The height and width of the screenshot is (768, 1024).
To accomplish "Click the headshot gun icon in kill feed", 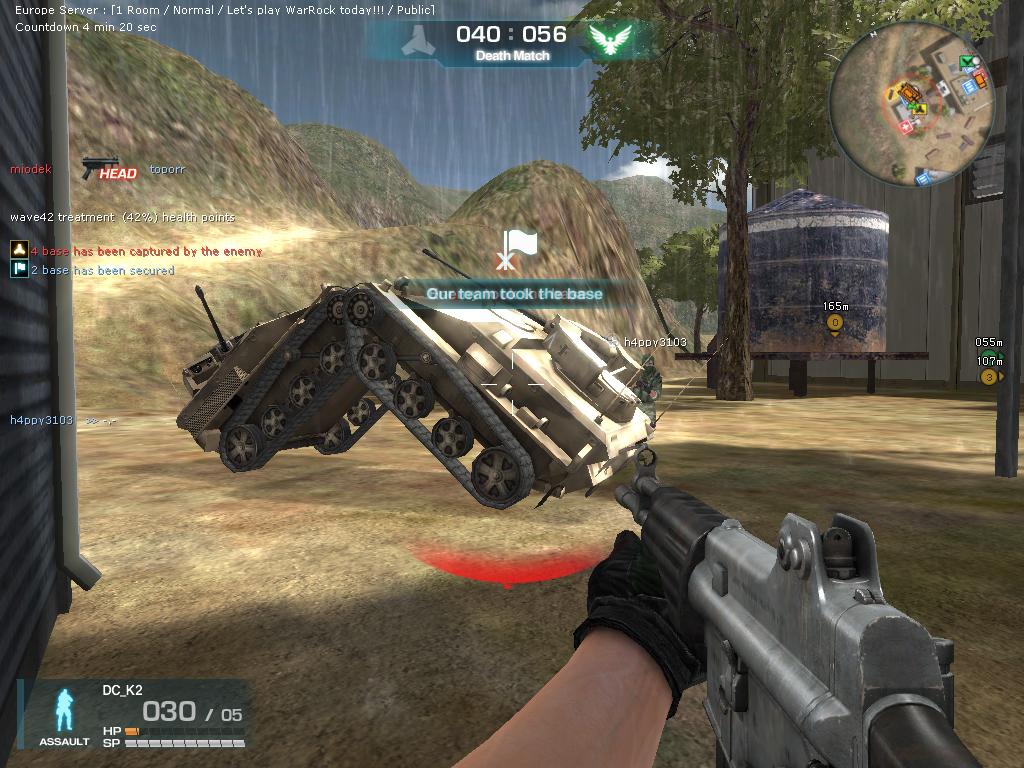I will click(100, 167).
